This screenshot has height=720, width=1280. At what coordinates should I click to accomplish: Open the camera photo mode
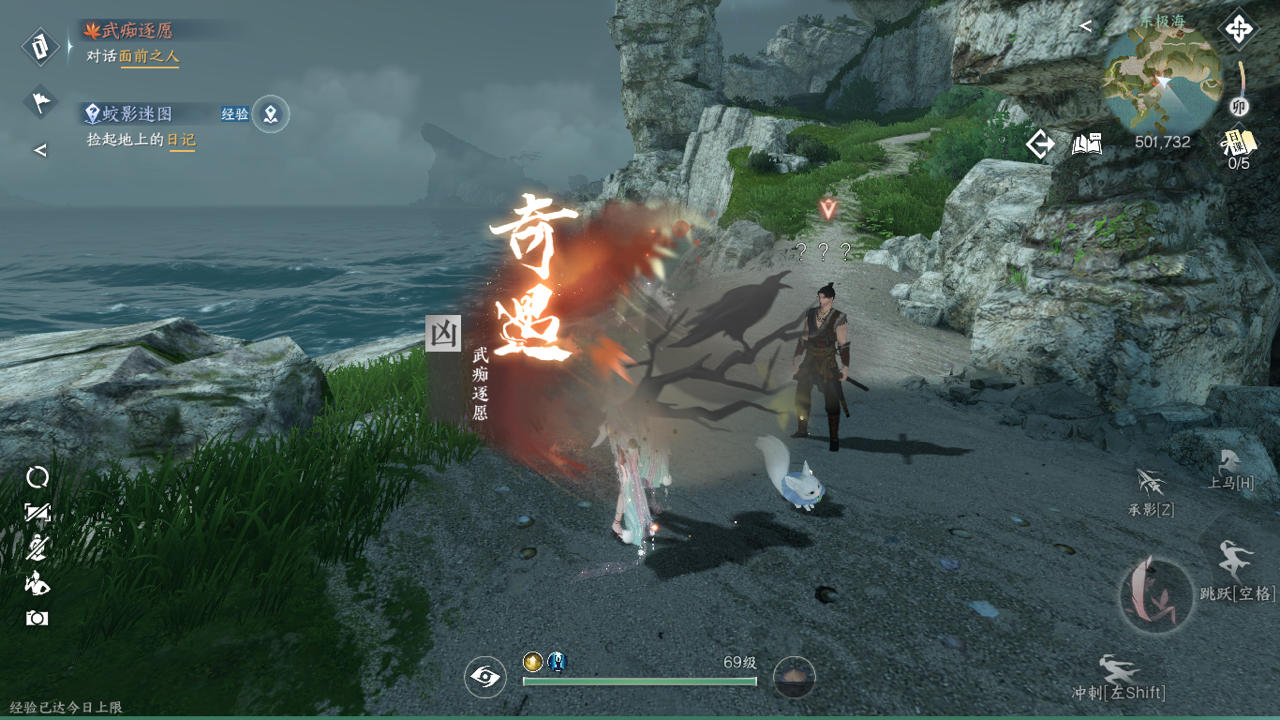pyautogui.click(x=37, y=618)
